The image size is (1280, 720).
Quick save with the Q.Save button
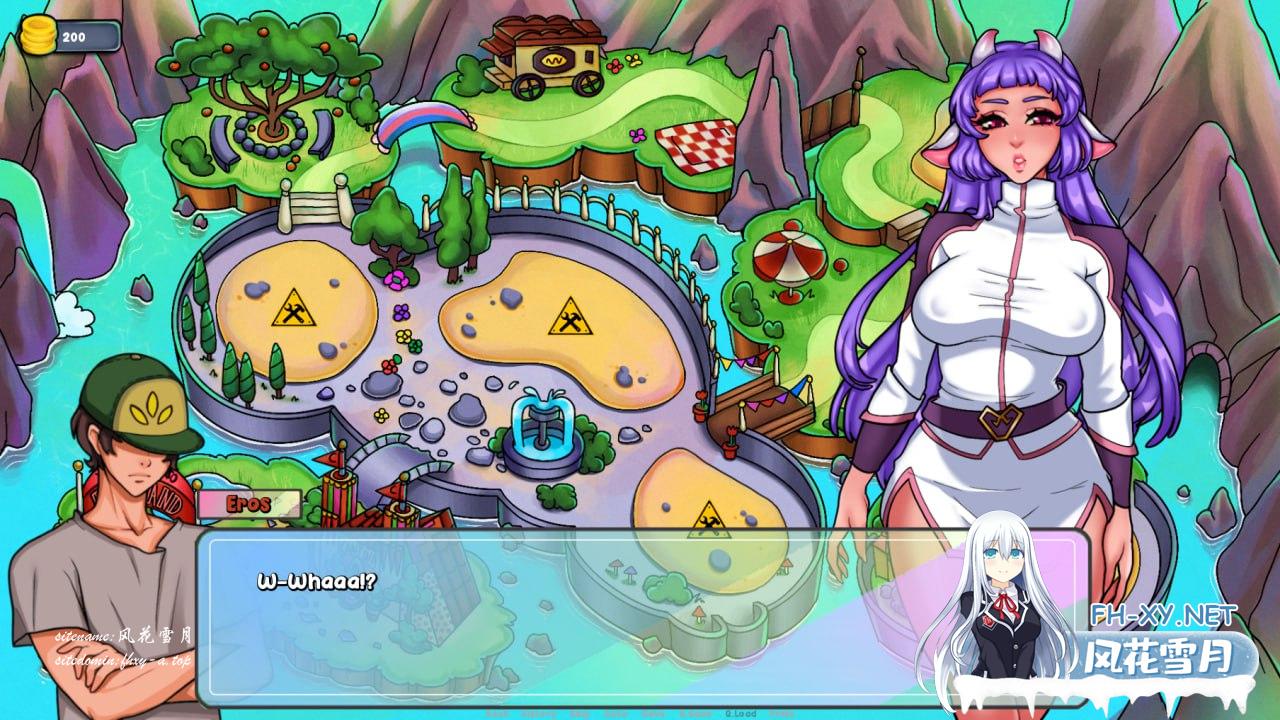coord(695,714)
